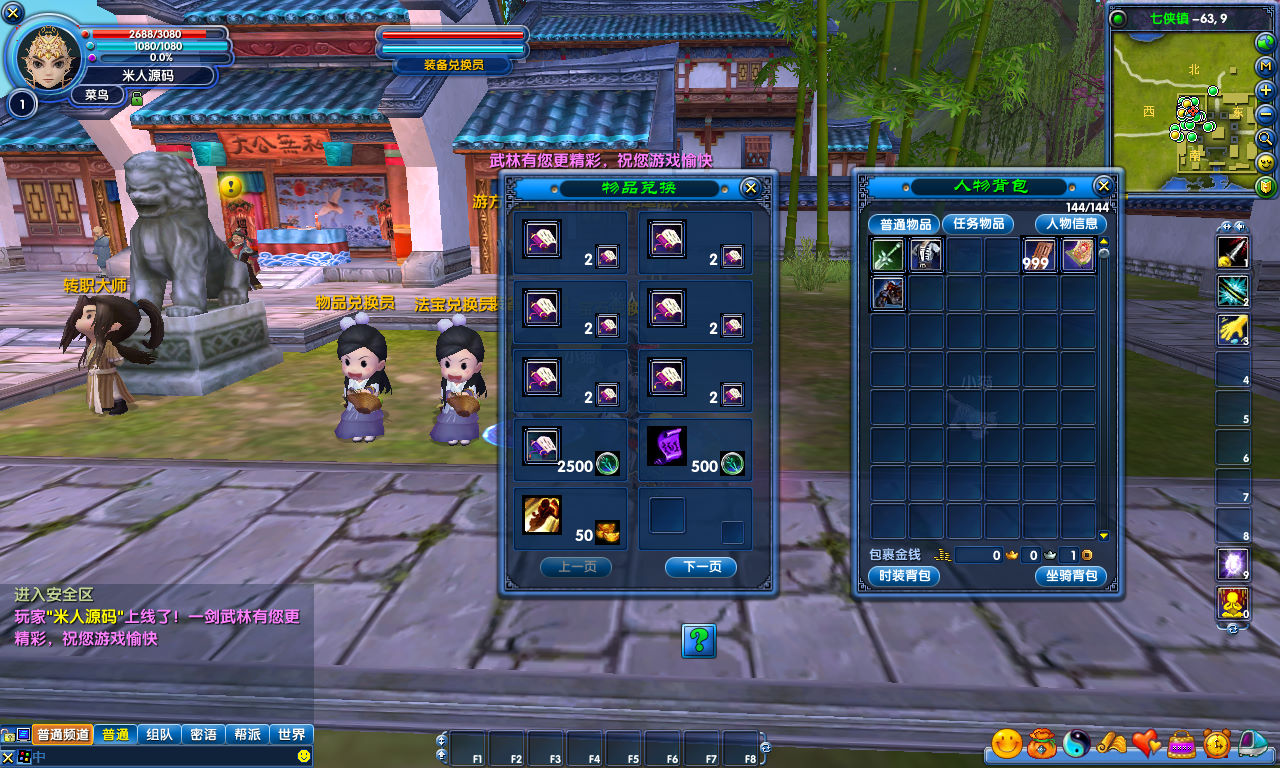Open the 人物信息 character info

tap(1071, 224)
